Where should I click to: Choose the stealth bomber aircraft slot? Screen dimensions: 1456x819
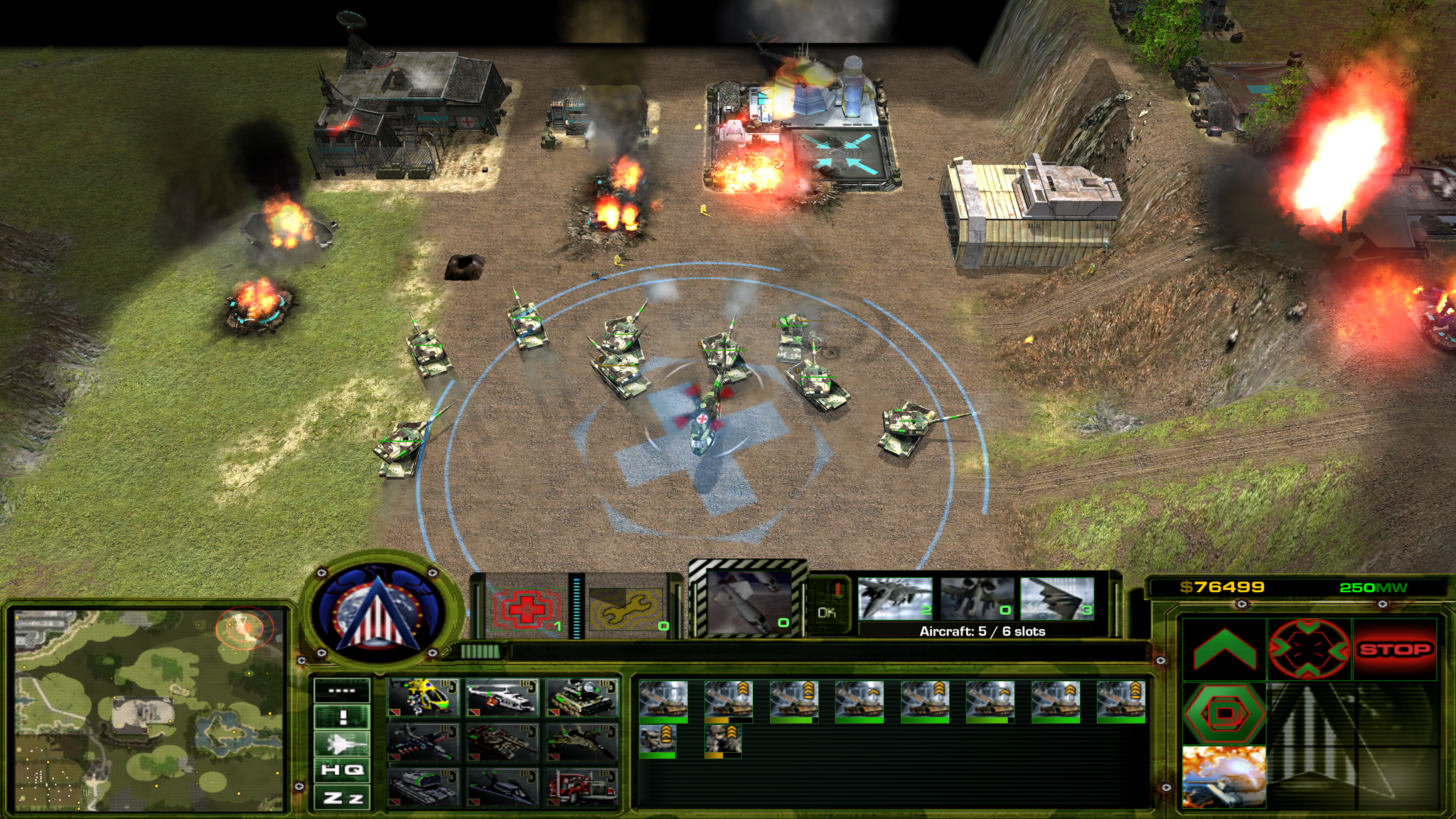click(1057, 599)
